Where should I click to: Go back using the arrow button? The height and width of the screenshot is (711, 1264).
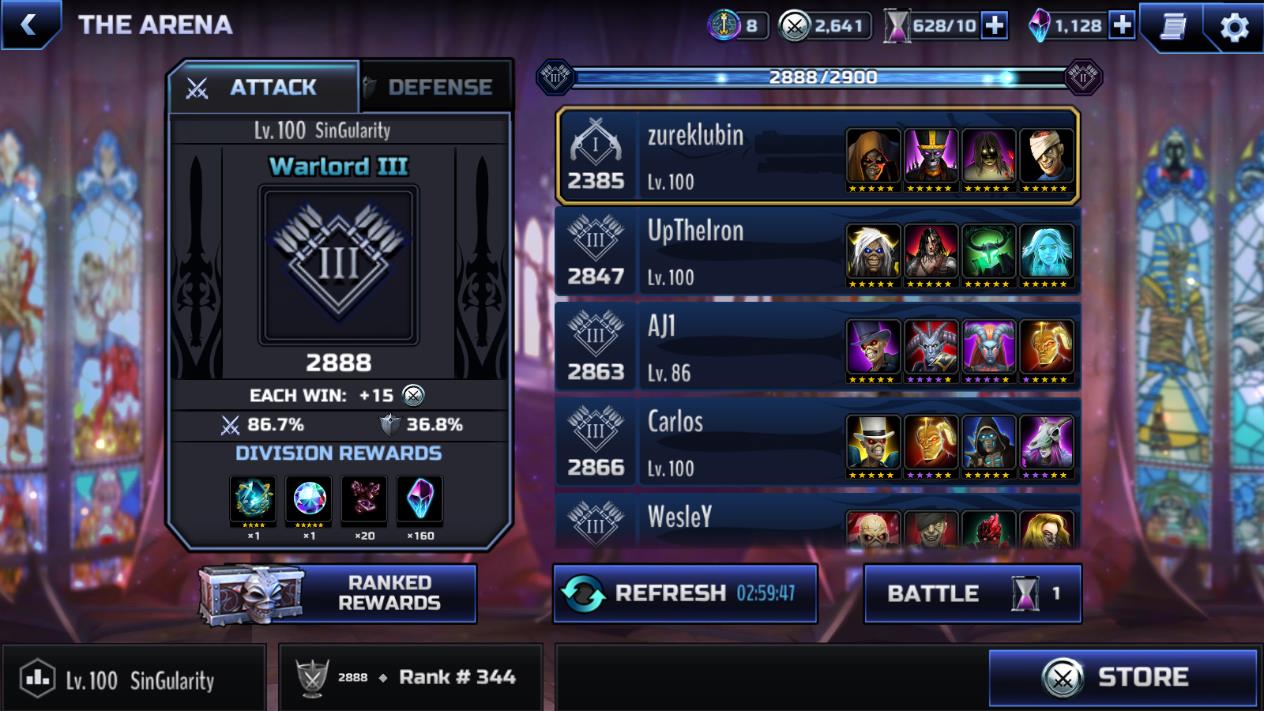coord(29,25)
